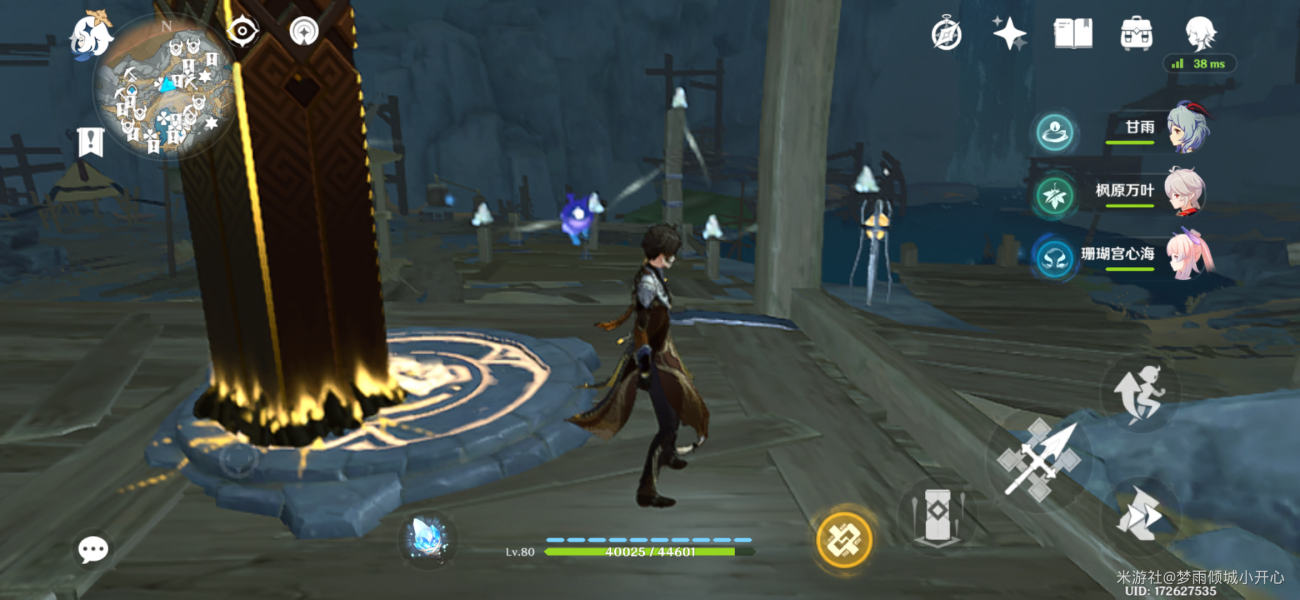The width and height of the screenshot is (1300, 600).
Task: Open the quest exclamation marker icon
Action: (90, 142)
